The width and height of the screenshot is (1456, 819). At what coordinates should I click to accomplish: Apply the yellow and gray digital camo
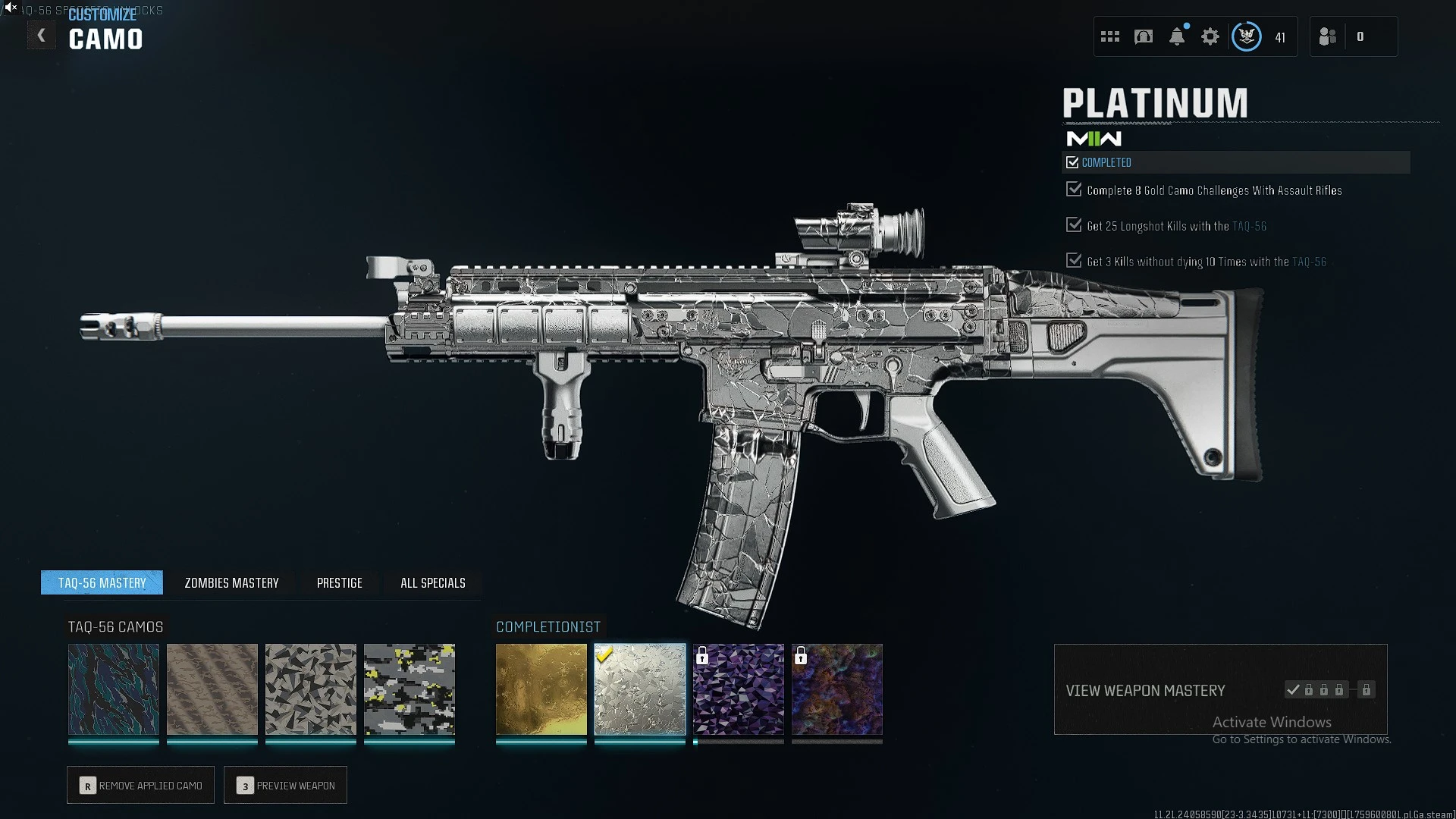(409, 689)
